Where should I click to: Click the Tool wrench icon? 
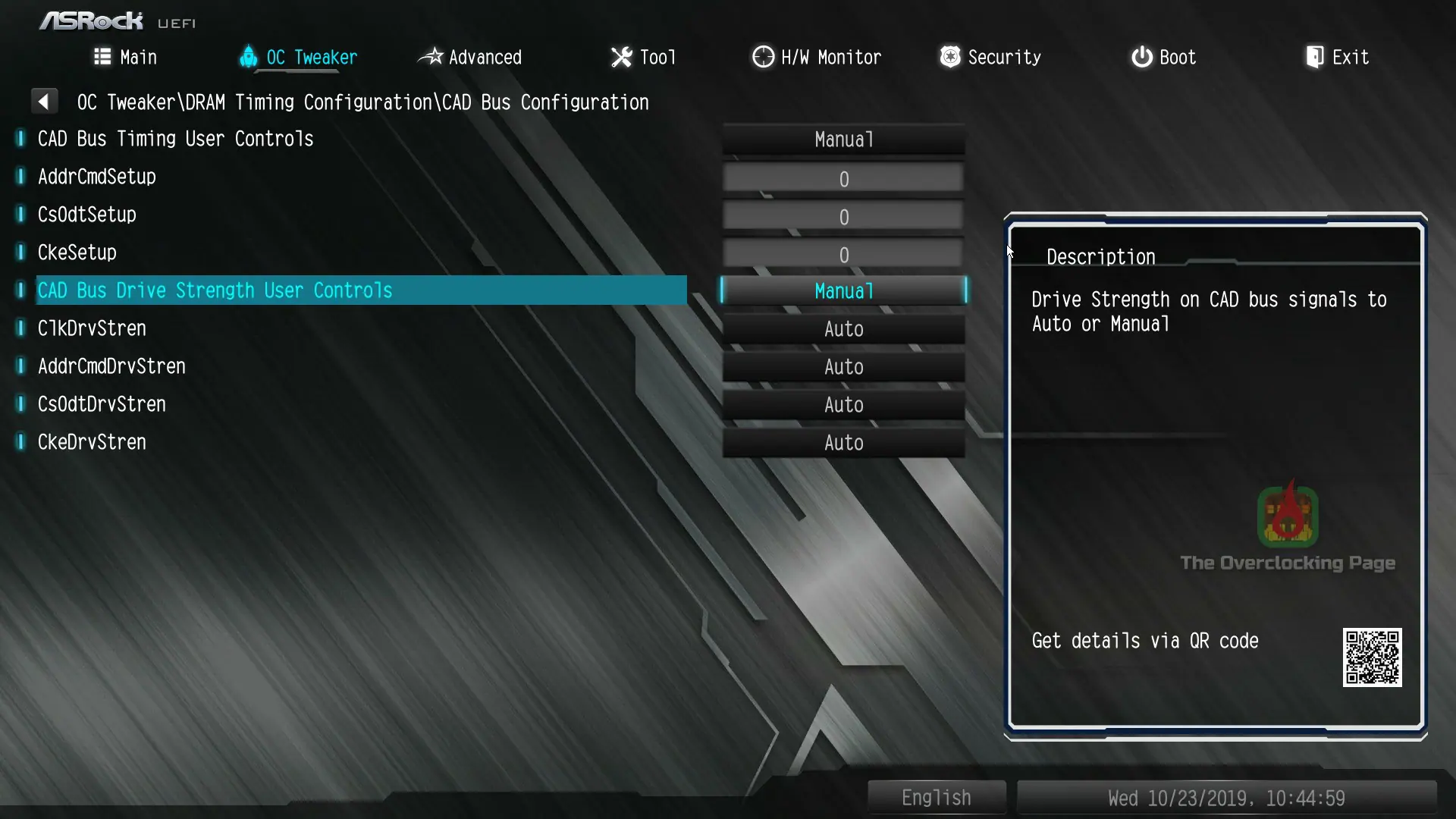(620, 57)
